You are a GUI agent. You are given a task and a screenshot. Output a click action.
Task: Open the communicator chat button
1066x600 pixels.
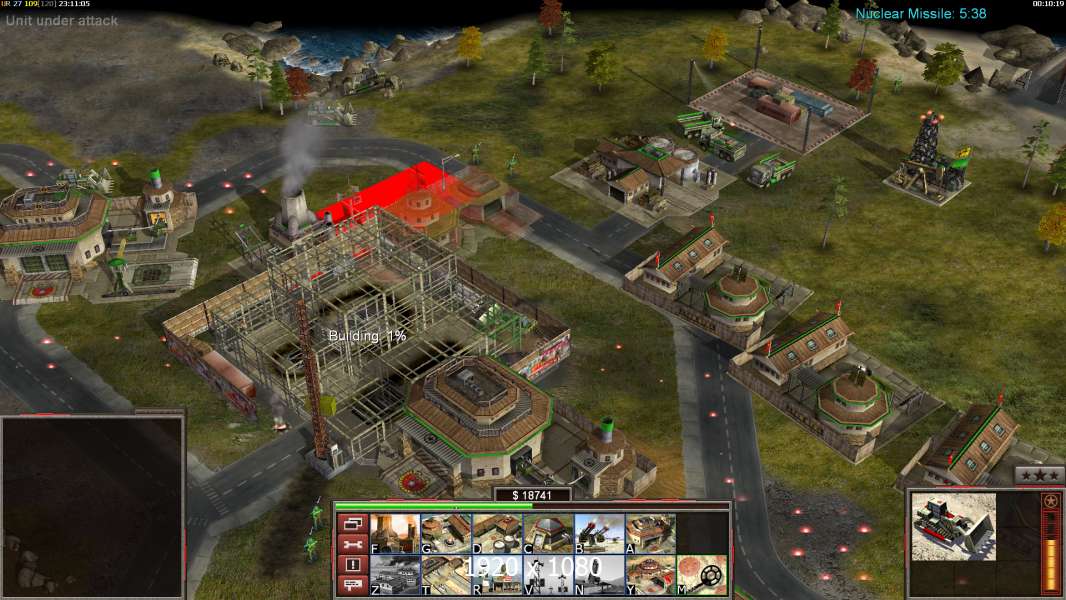pos(351,586)
